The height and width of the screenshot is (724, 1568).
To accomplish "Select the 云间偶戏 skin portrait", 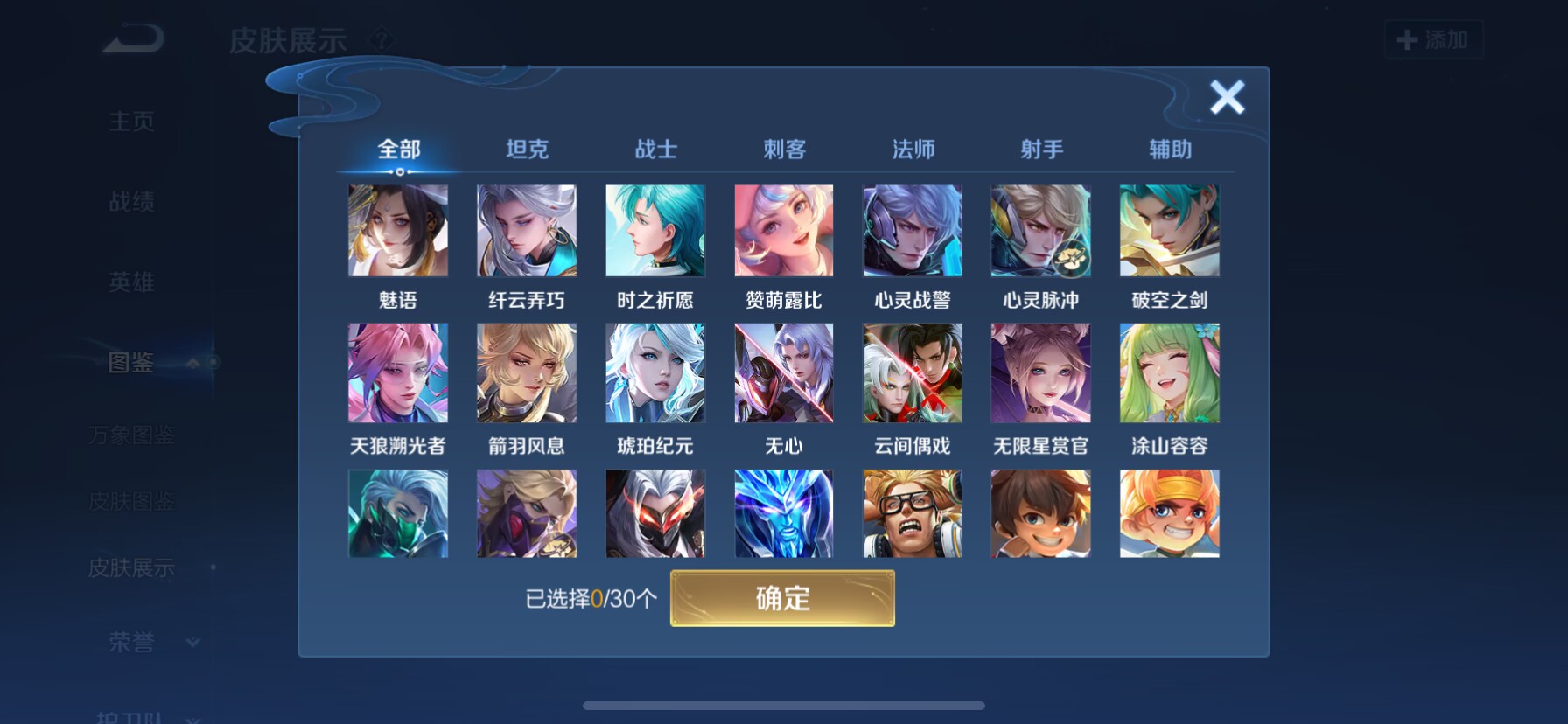I will 912,373.
